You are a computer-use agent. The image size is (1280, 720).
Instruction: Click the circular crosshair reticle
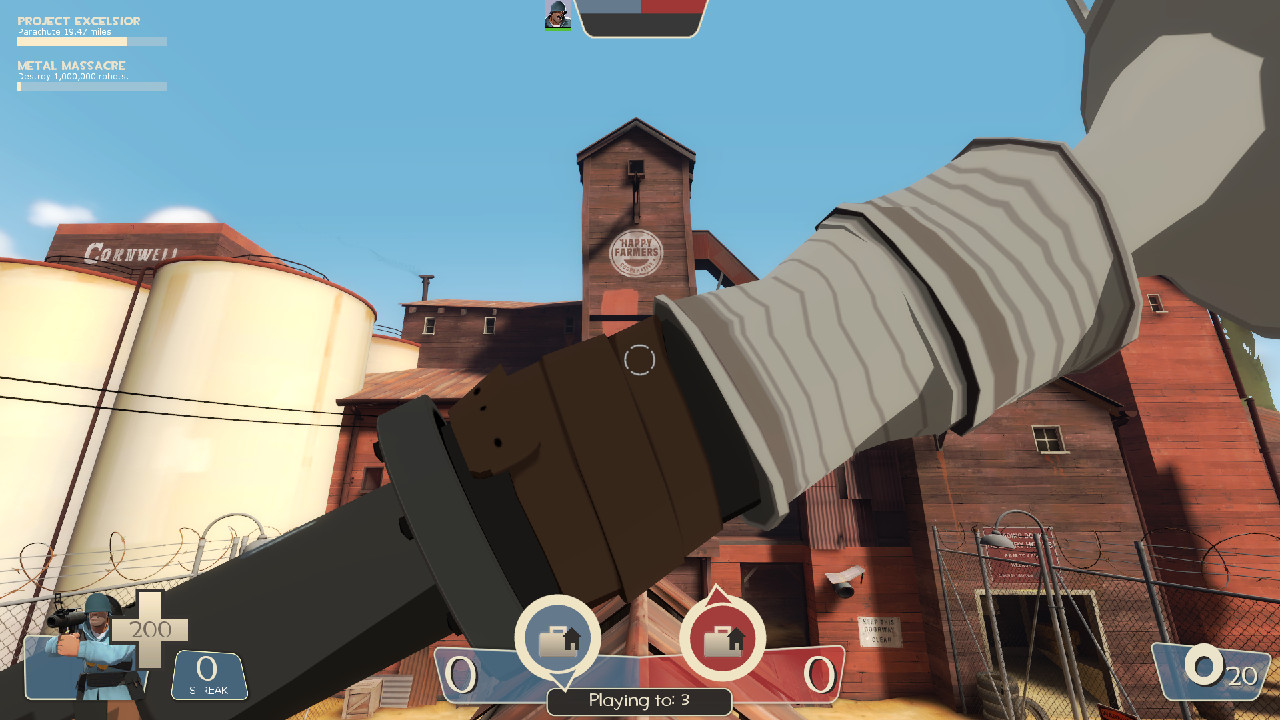[x=640, y=360]
